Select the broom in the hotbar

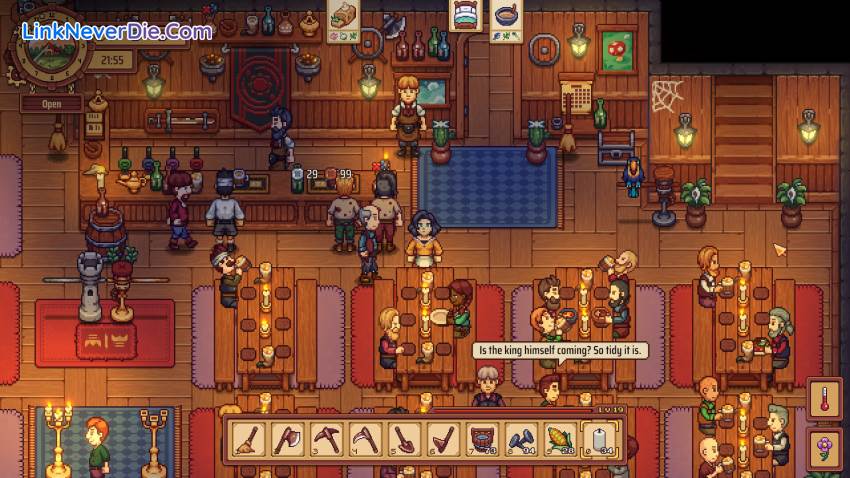(x=250, y=437)
